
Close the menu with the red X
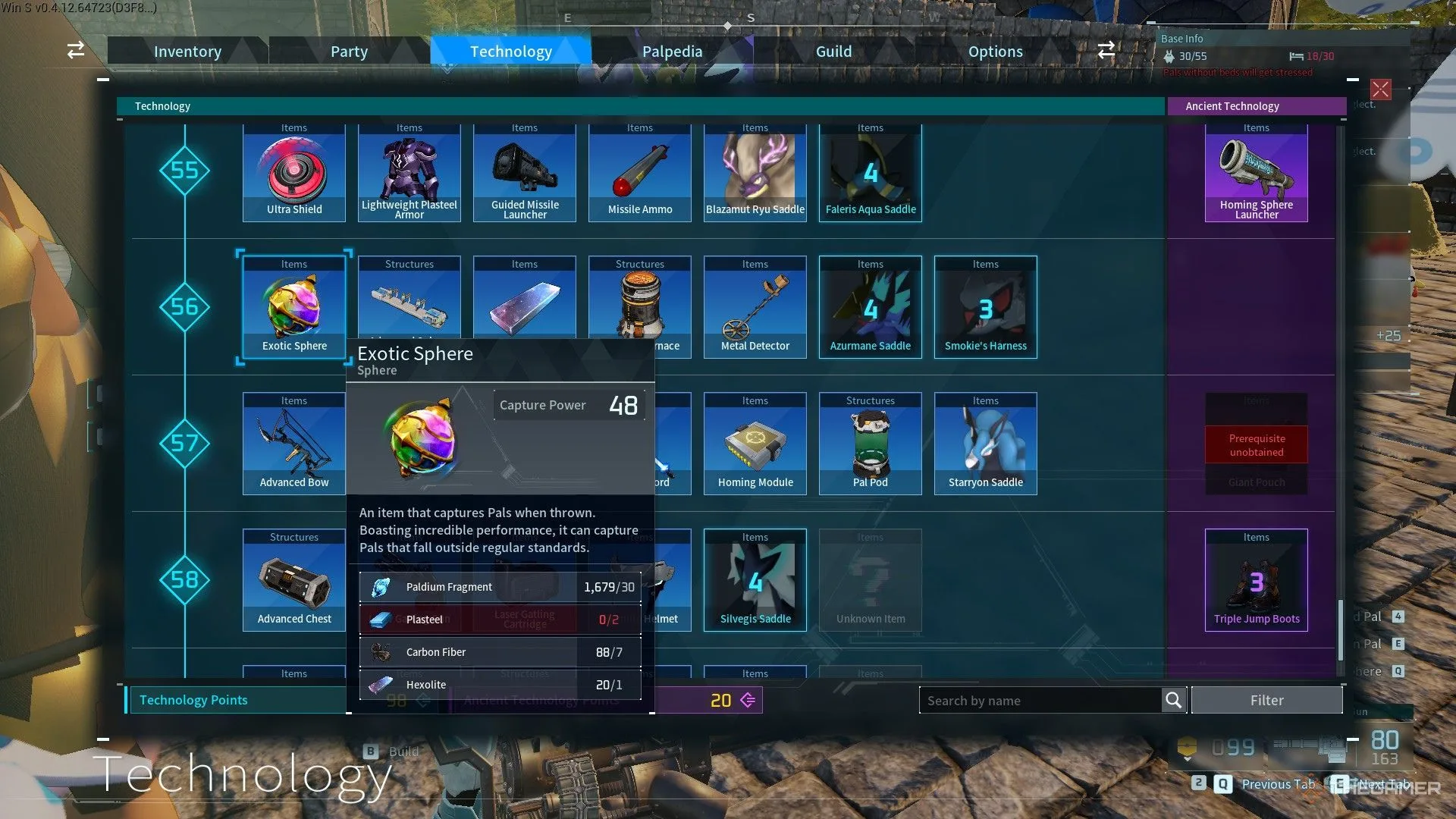(x=1380, y=89)
